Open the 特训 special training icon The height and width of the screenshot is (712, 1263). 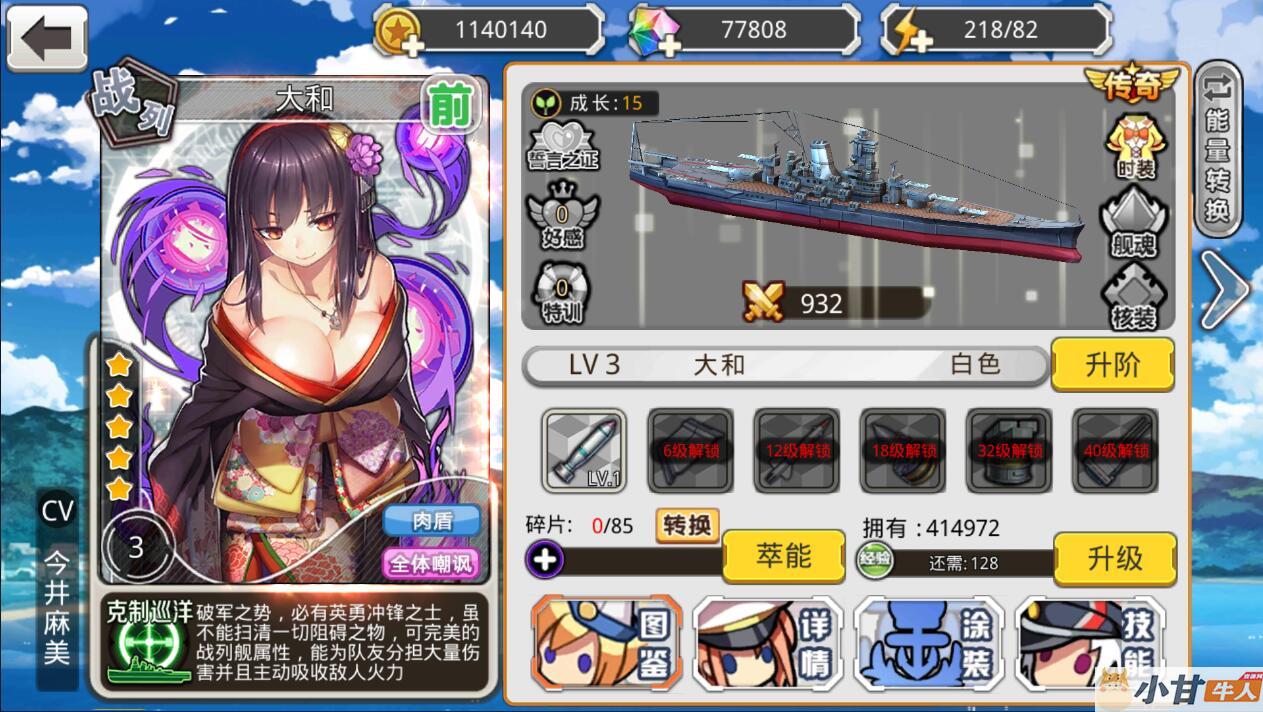click(x=563, y=291)
